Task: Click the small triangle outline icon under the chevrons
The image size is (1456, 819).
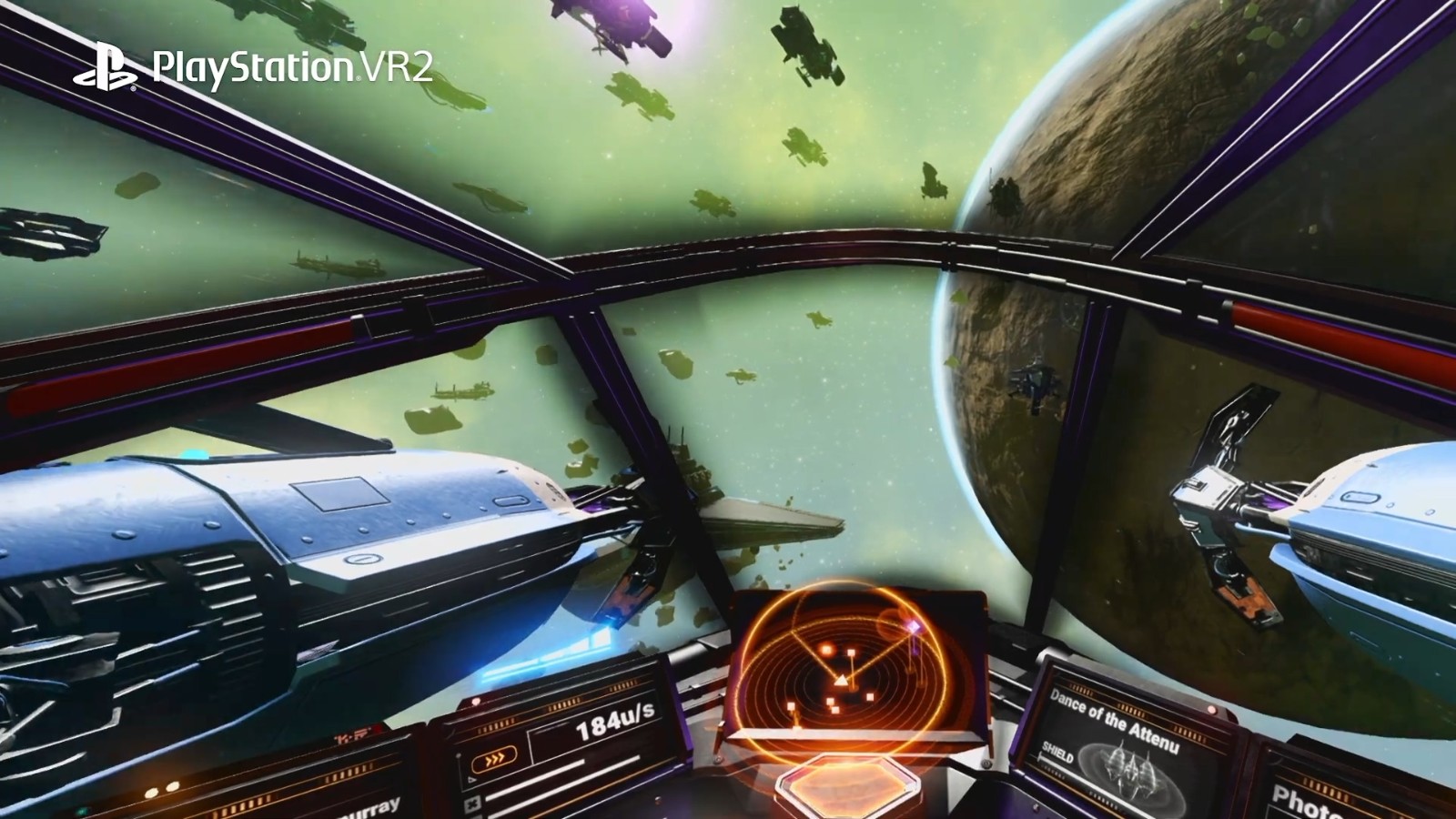Action: (471, 779)
